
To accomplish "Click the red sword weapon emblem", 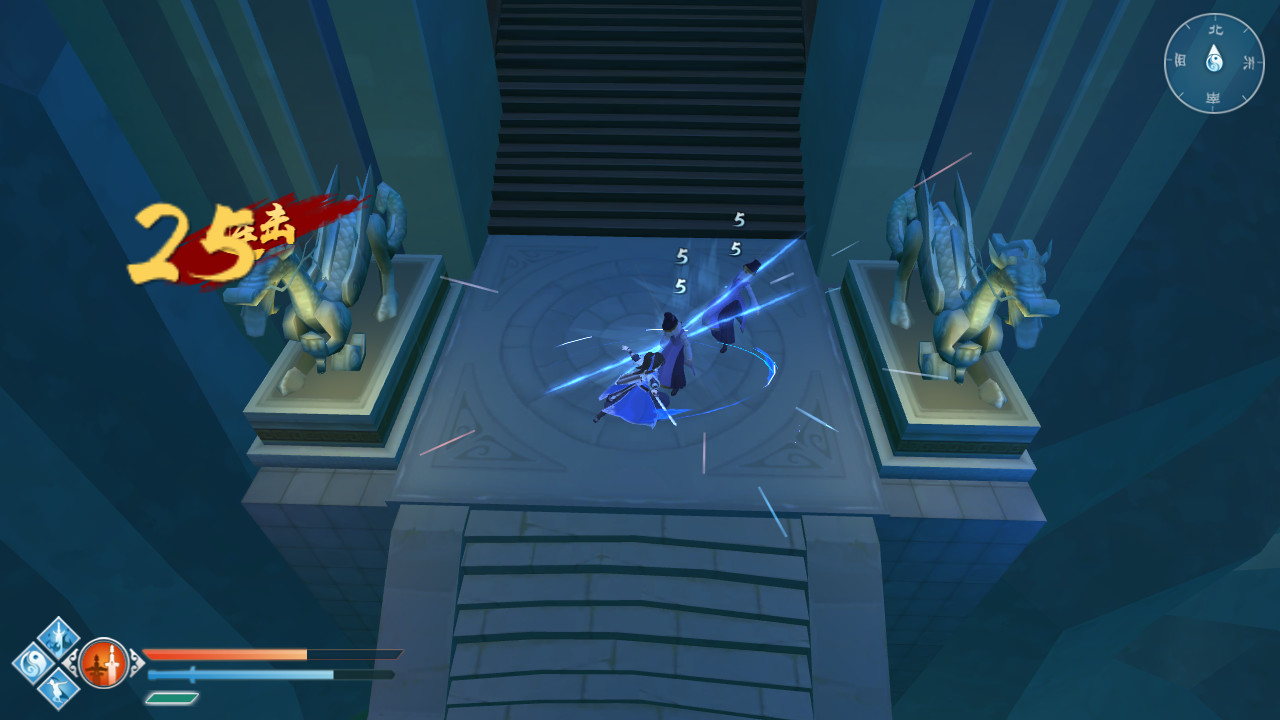I will click(103, 663).
